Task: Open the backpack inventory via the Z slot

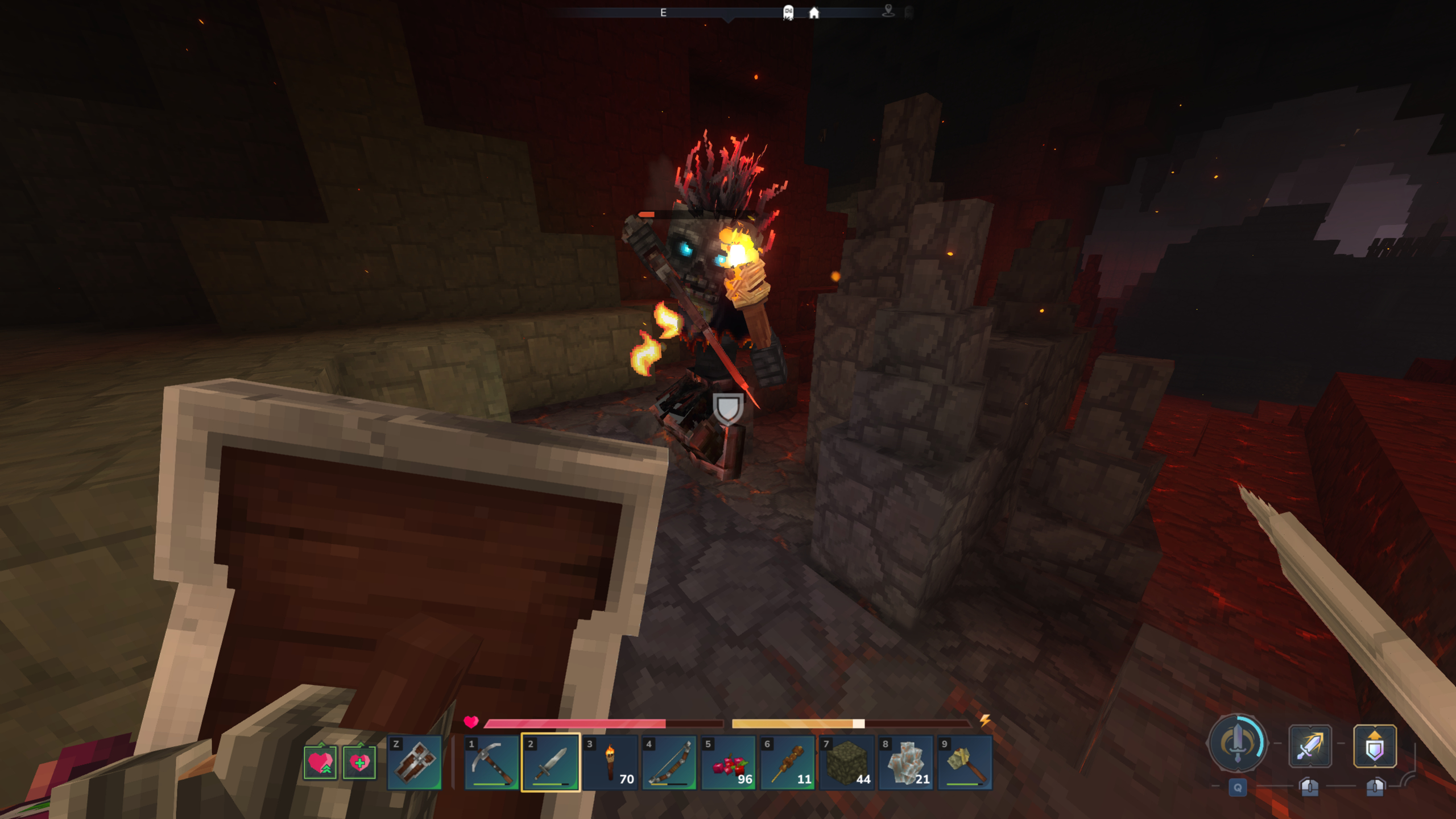Action: [x=416, y=762]
